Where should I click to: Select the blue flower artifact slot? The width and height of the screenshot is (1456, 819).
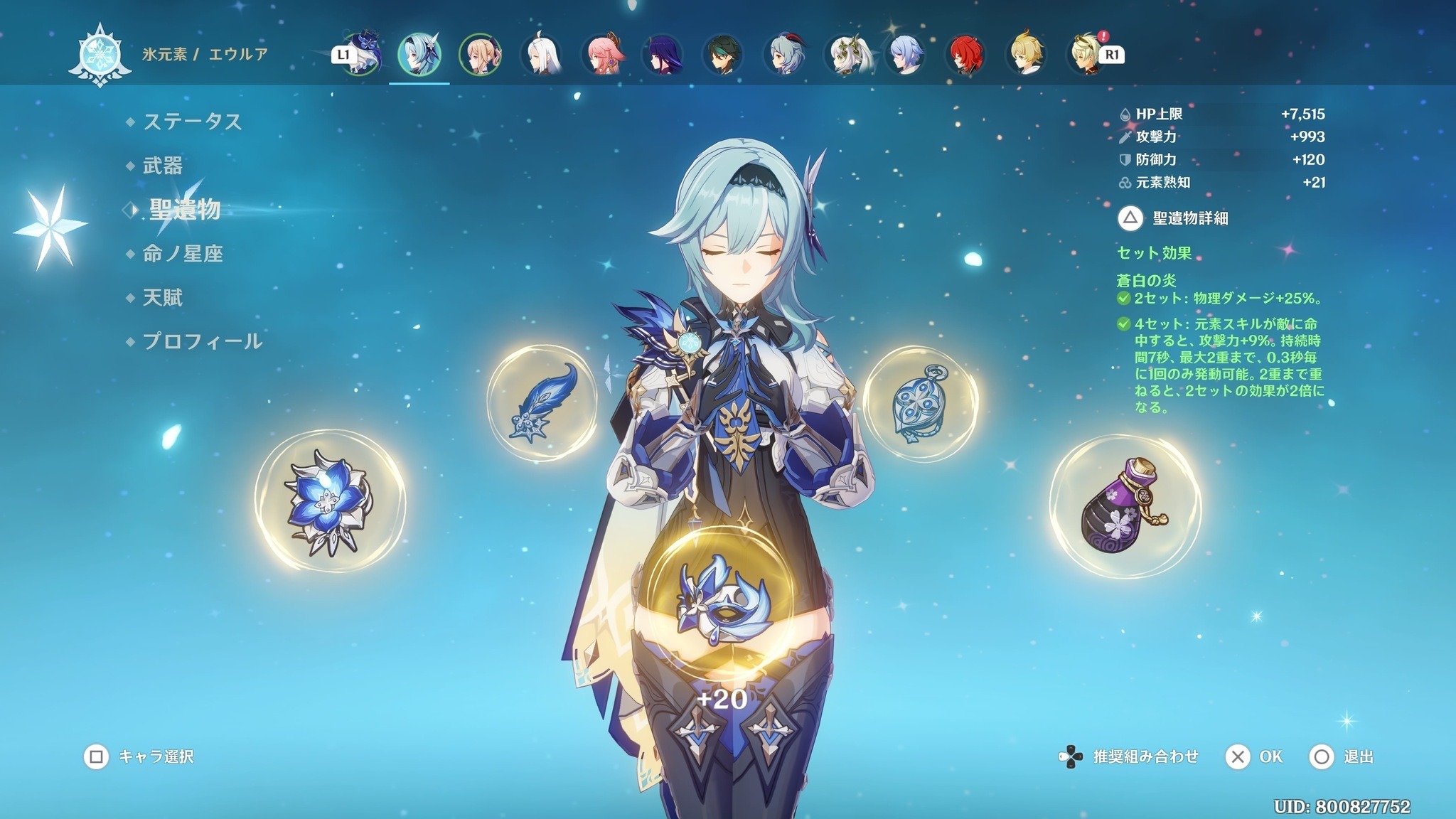(330, 503)
